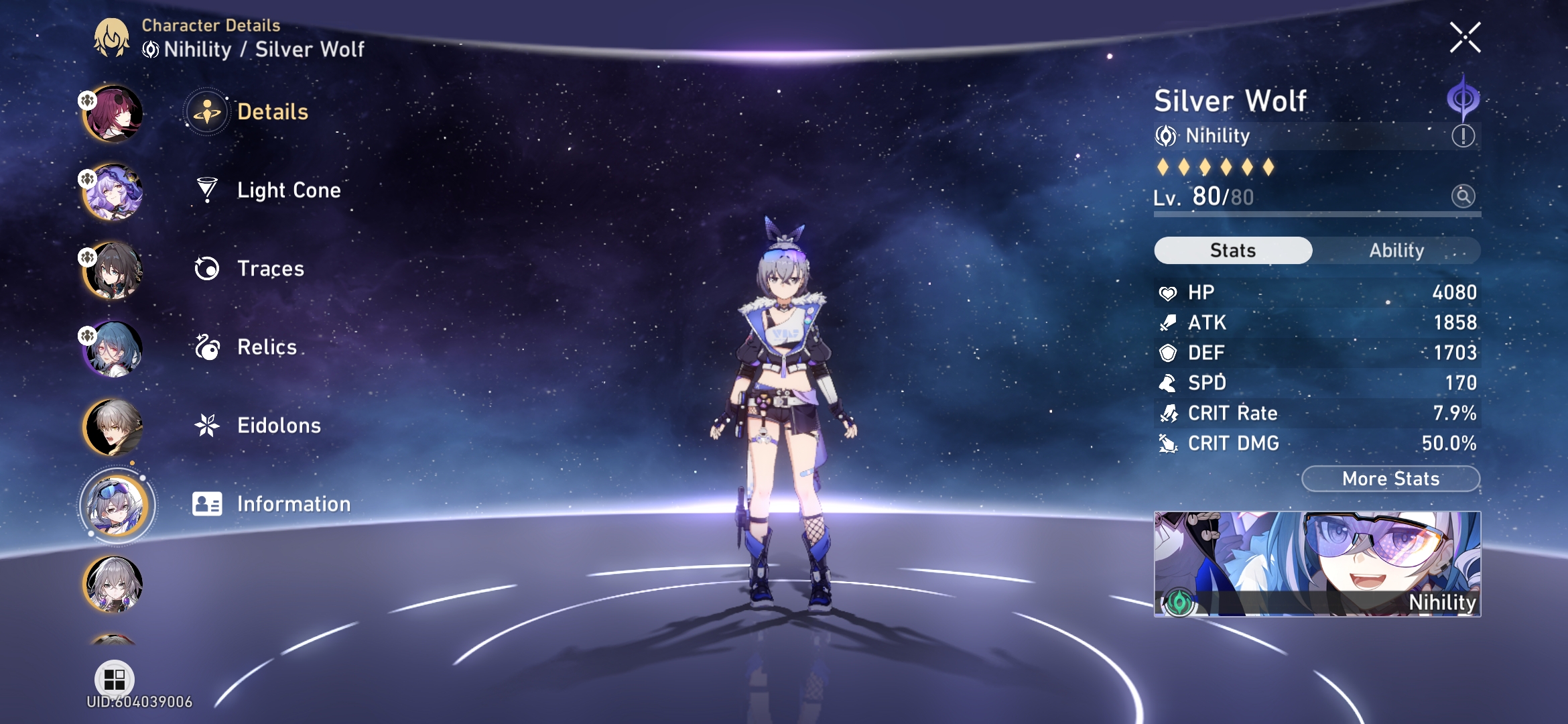
Task: Switch to the Ability tab
Action: 1396,250
